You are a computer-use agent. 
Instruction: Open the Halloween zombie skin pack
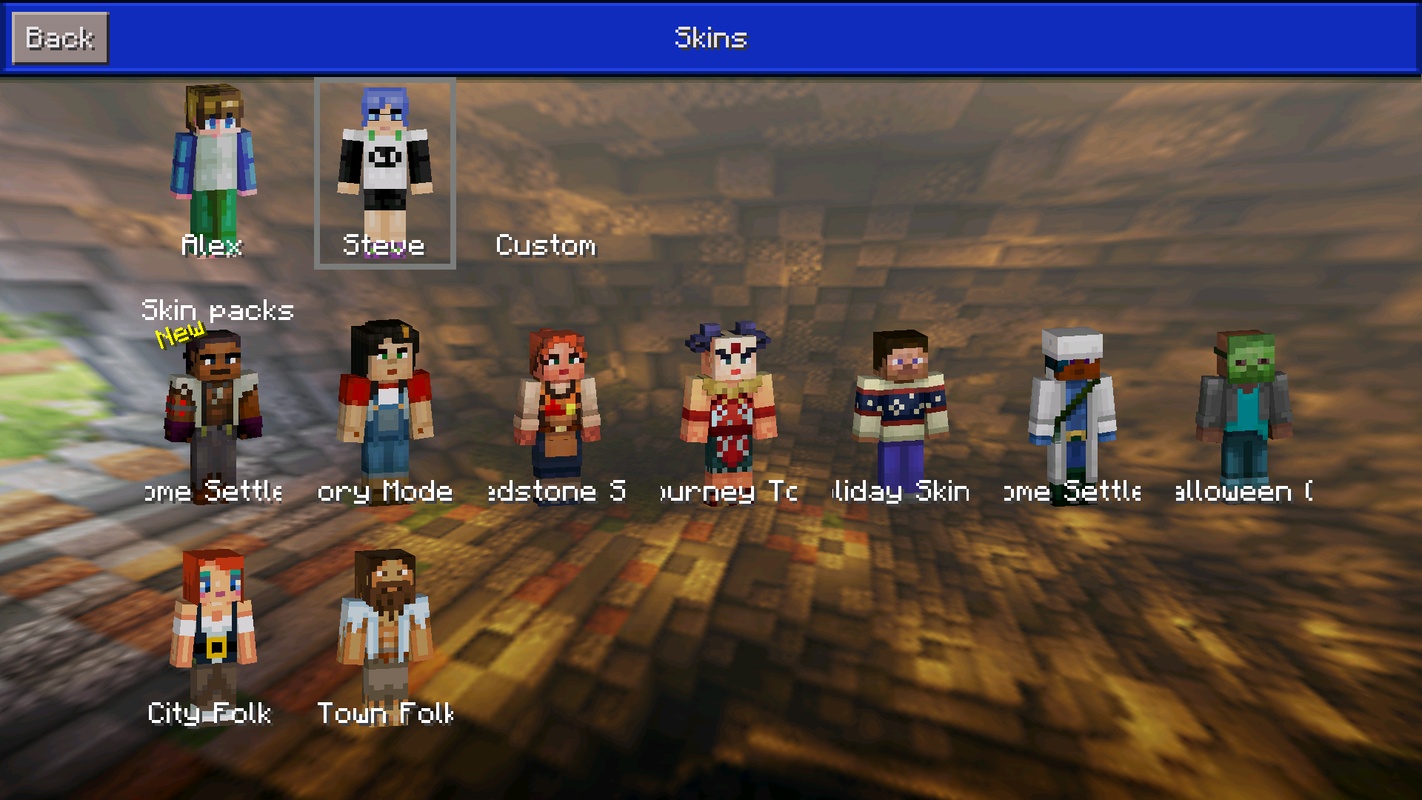[1243, 415]
